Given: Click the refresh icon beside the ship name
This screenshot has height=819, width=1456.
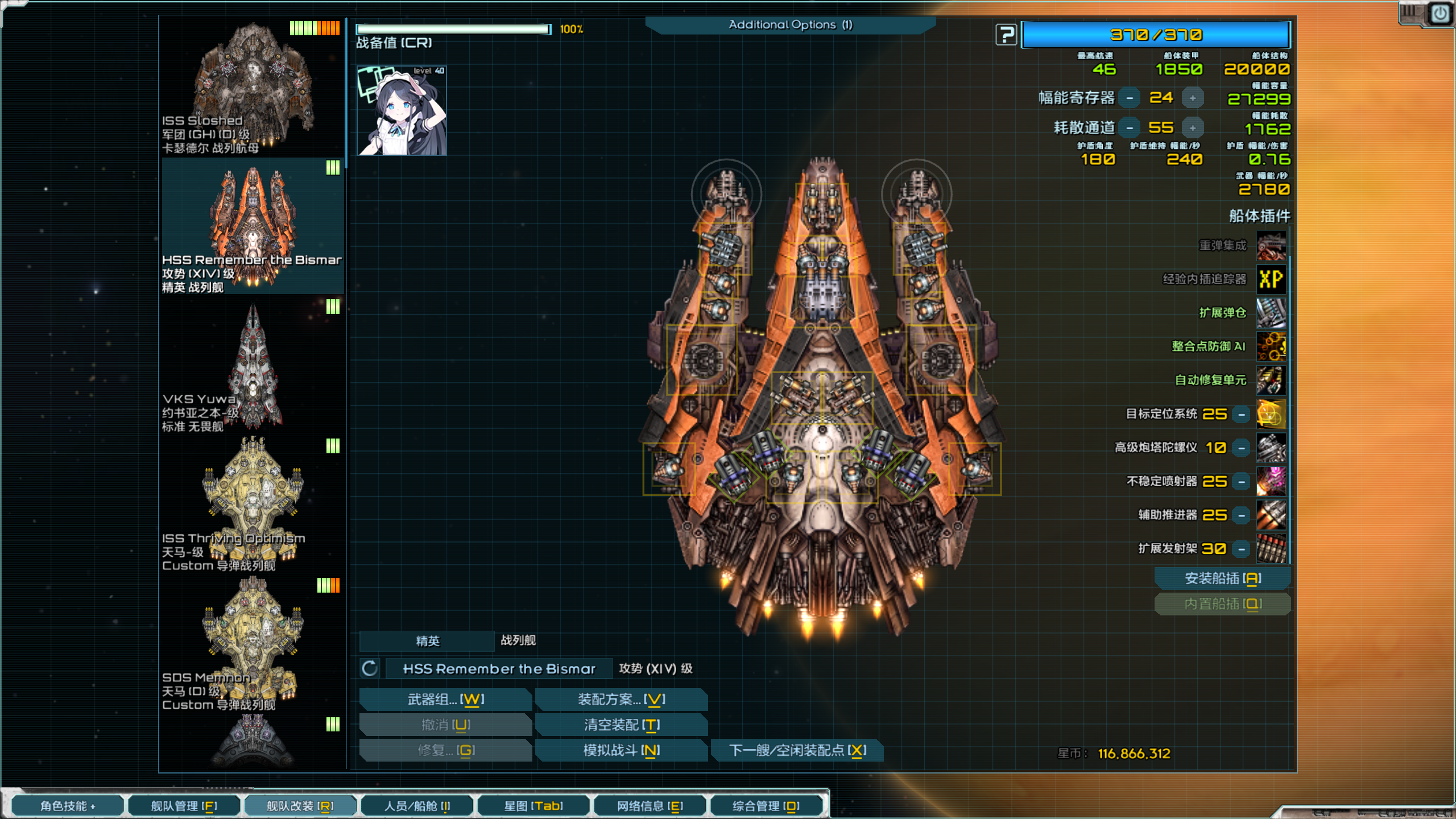Looking at the screenshot, I should click(370, 669).
